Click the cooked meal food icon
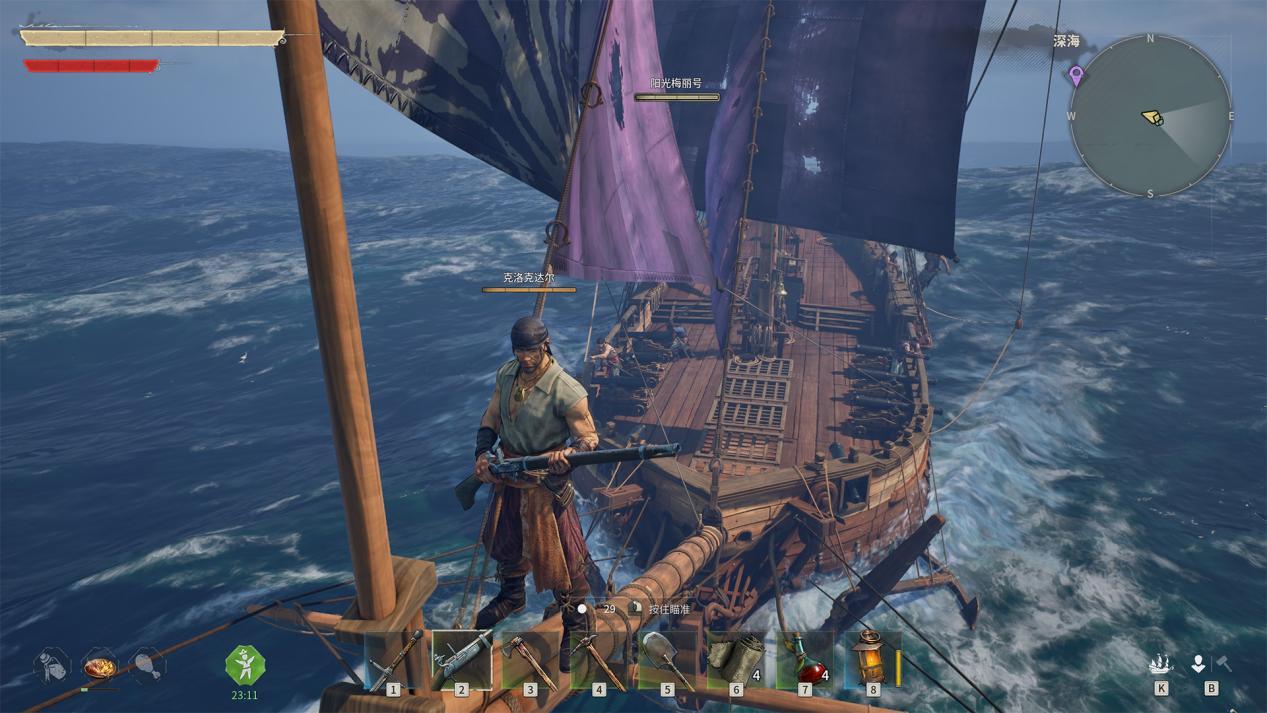The width and height of the screenshot is (1267, 713). pos(99,664)
